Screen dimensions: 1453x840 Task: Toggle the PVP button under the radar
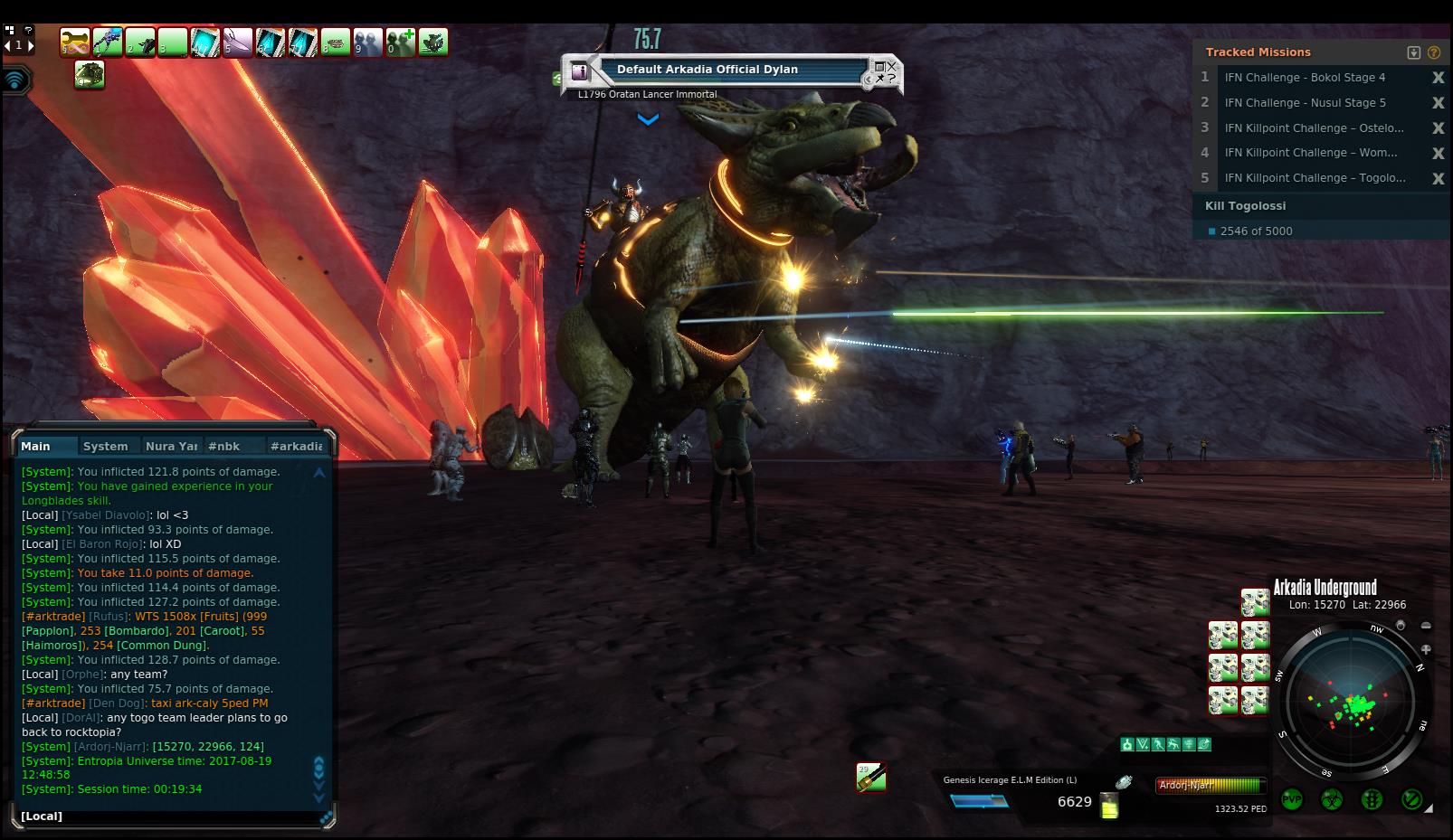(1292, 799)
